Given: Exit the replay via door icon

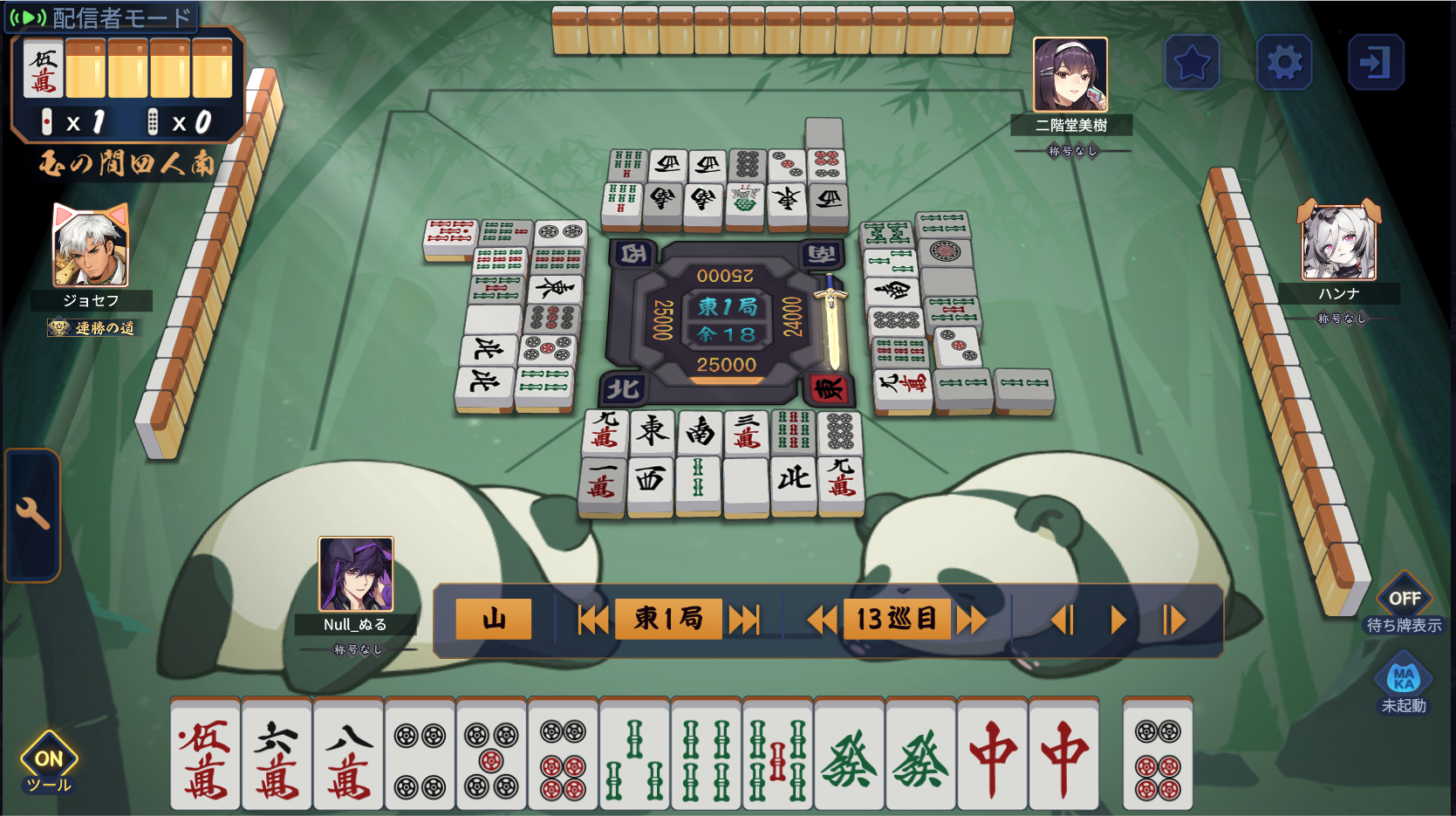Looking at the screenshot, I should click(x=1375, y=63).
